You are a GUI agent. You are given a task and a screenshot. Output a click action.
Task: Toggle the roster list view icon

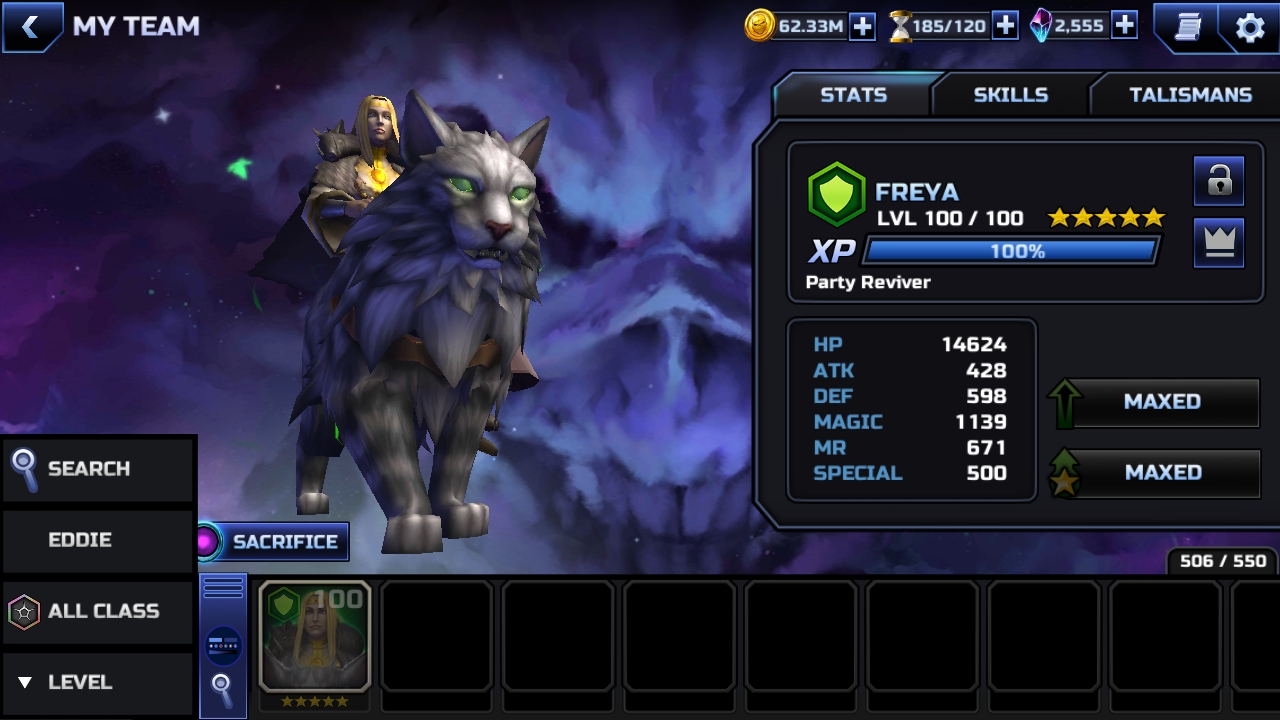223,646
